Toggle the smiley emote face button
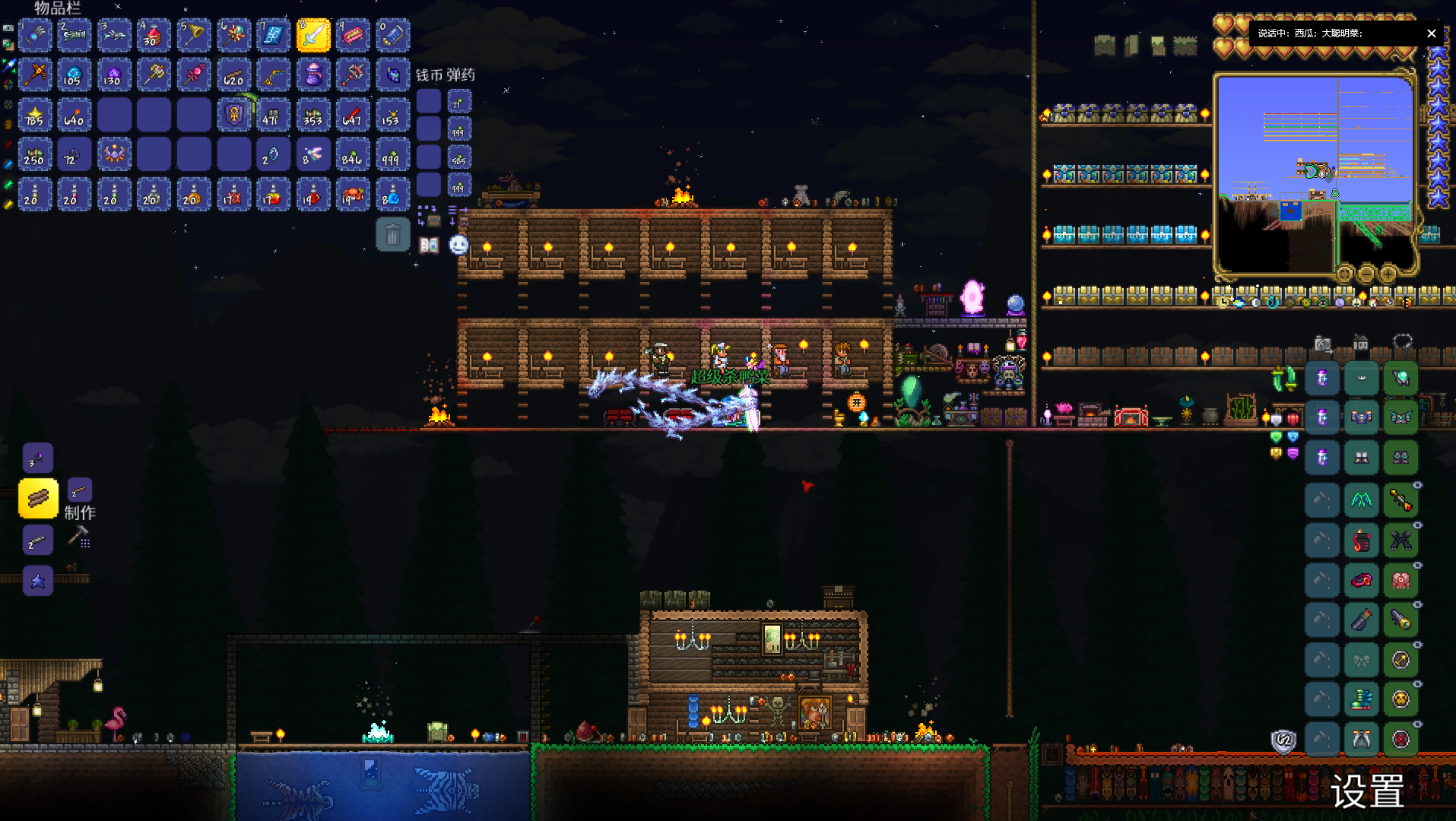 click(x=458, y=245)
